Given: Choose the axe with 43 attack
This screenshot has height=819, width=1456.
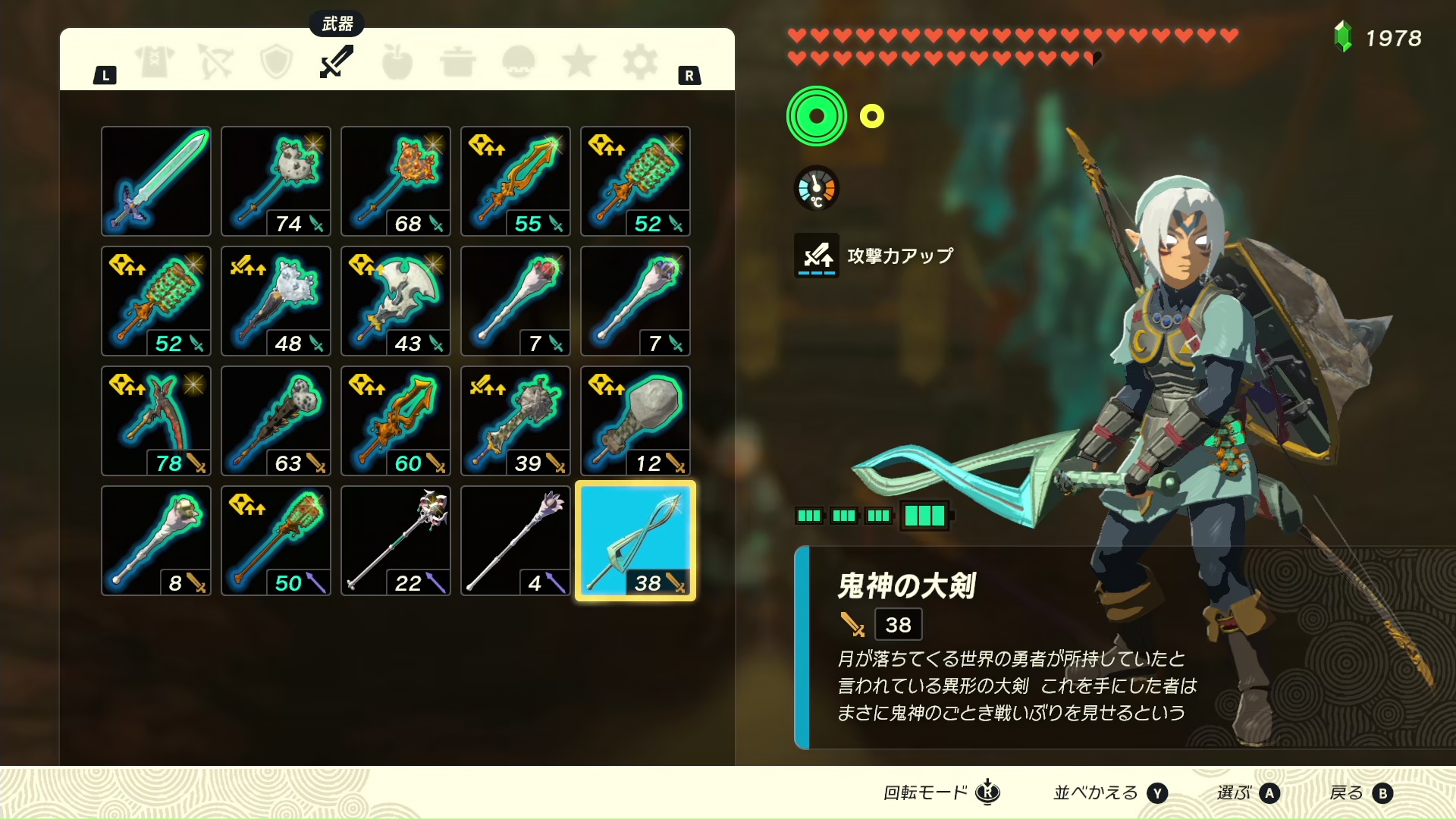Looking at the screenshot, I should tap(396, 301).
